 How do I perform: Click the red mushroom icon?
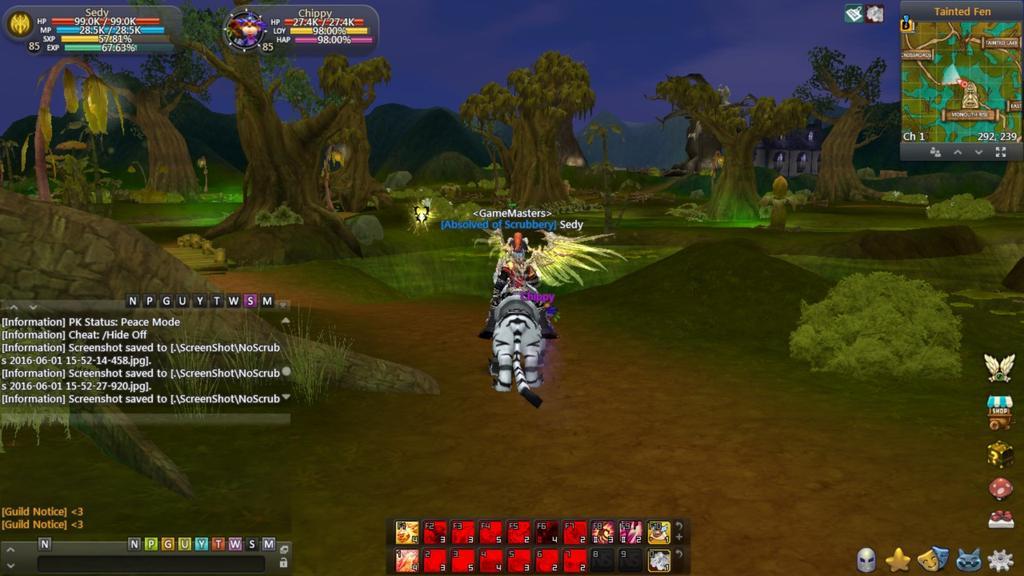click(1000, 488)
